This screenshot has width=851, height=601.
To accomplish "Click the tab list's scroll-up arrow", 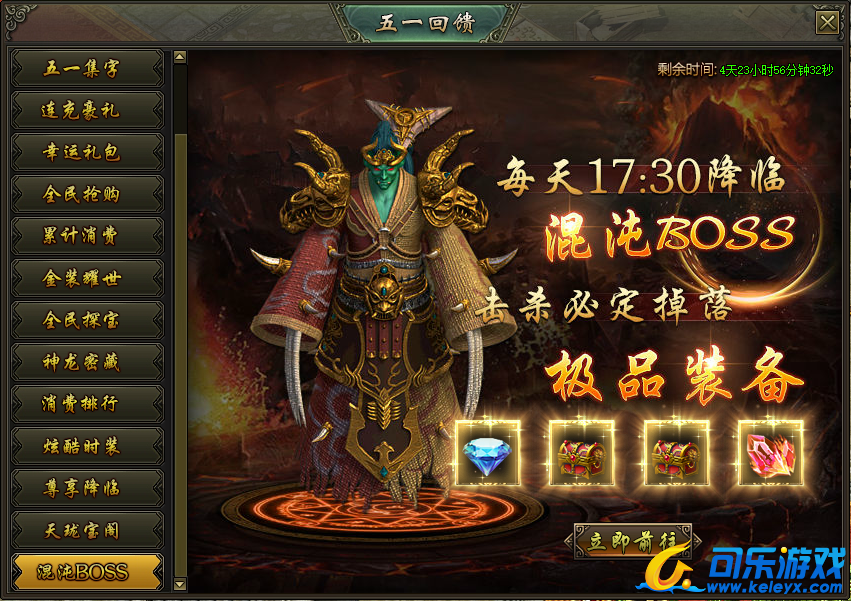I will click(180, 58).
